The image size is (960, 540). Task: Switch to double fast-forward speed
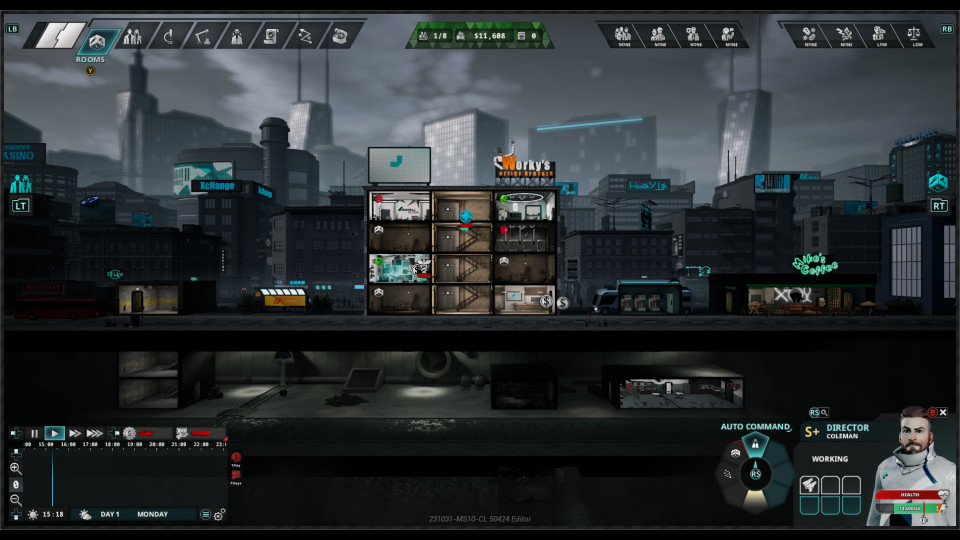click(x=75, y=433)
